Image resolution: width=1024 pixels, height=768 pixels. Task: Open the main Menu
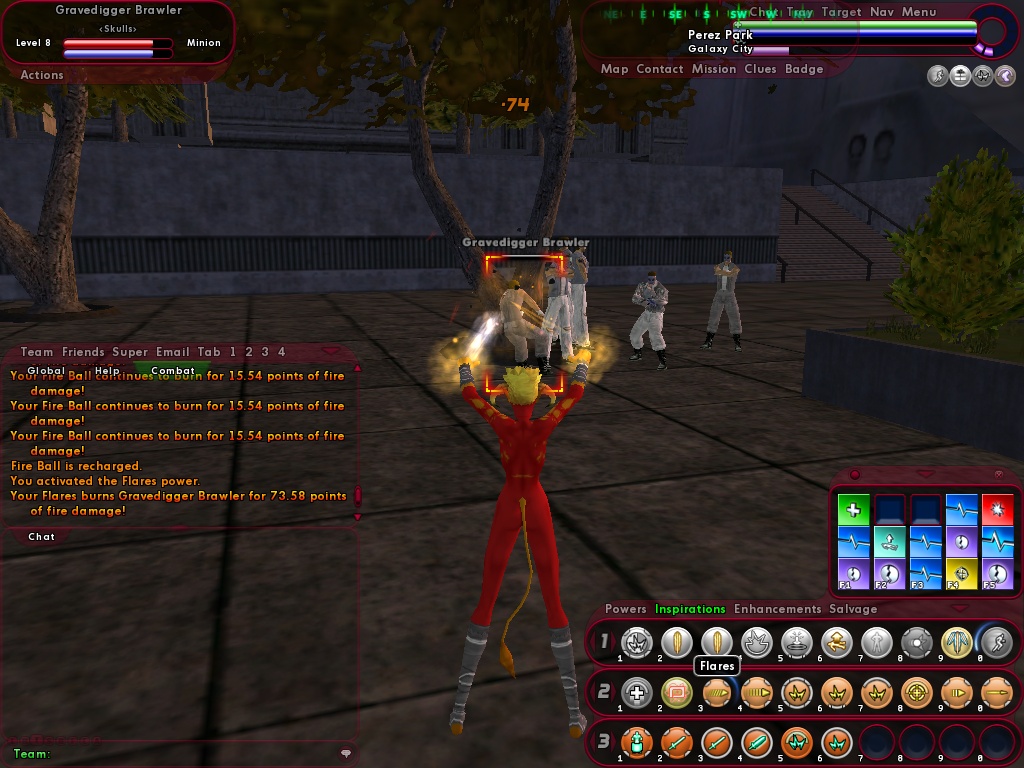pyautogui.click(x=919, y=12)
